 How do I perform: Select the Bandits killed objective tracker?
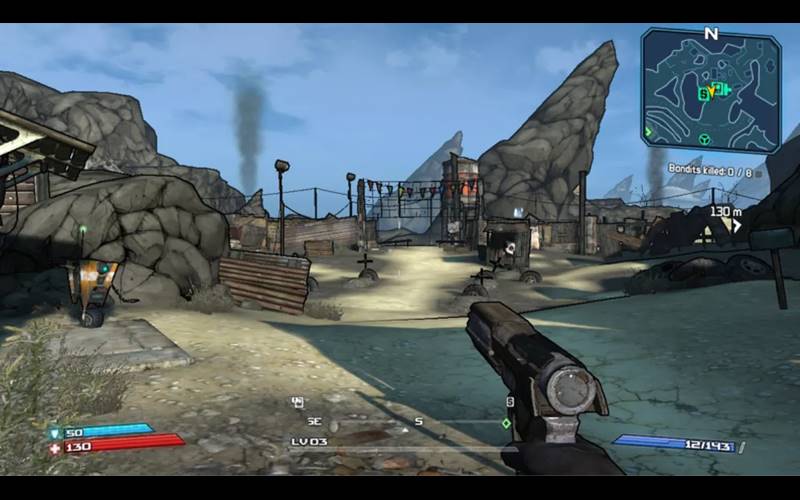tap(710, 170)
